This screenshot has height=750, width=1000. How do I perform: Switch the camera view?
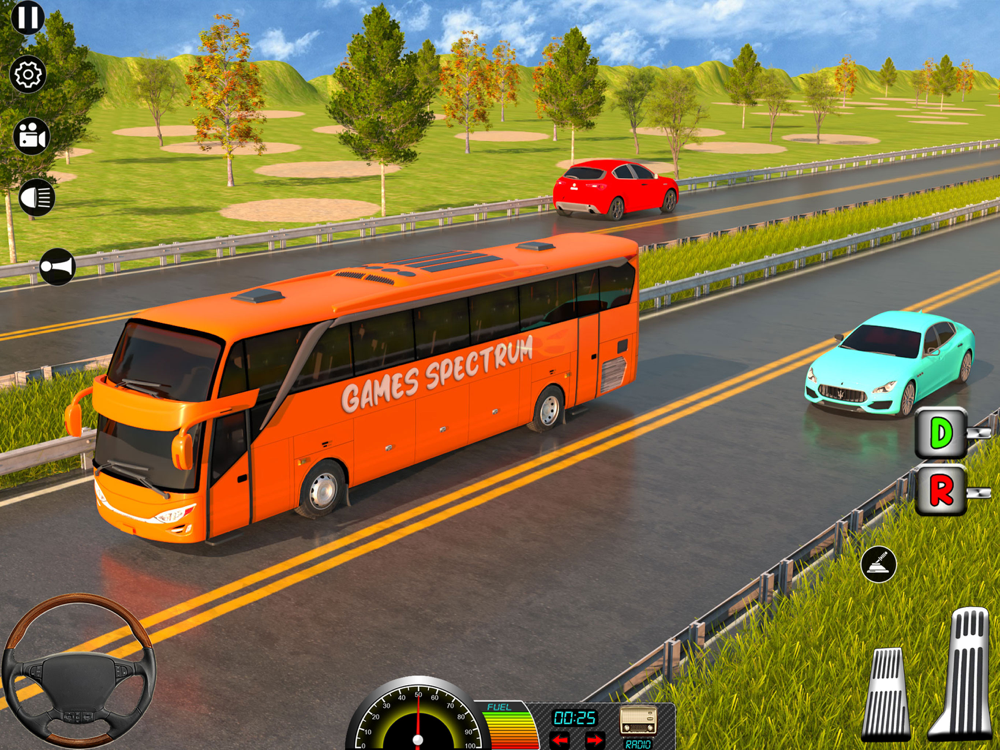click(x=32, y=136)
